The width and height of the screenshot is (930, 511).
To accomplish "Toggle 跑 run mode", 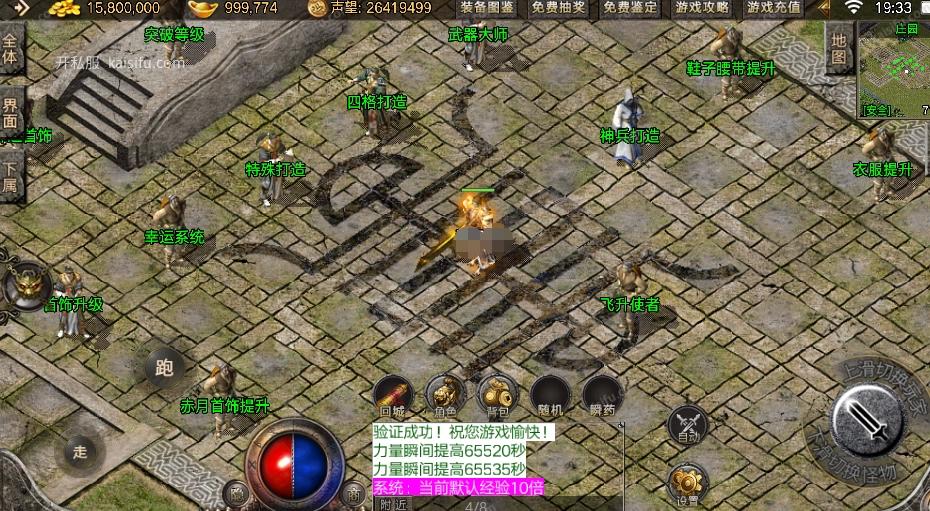I will pos(165,367).
